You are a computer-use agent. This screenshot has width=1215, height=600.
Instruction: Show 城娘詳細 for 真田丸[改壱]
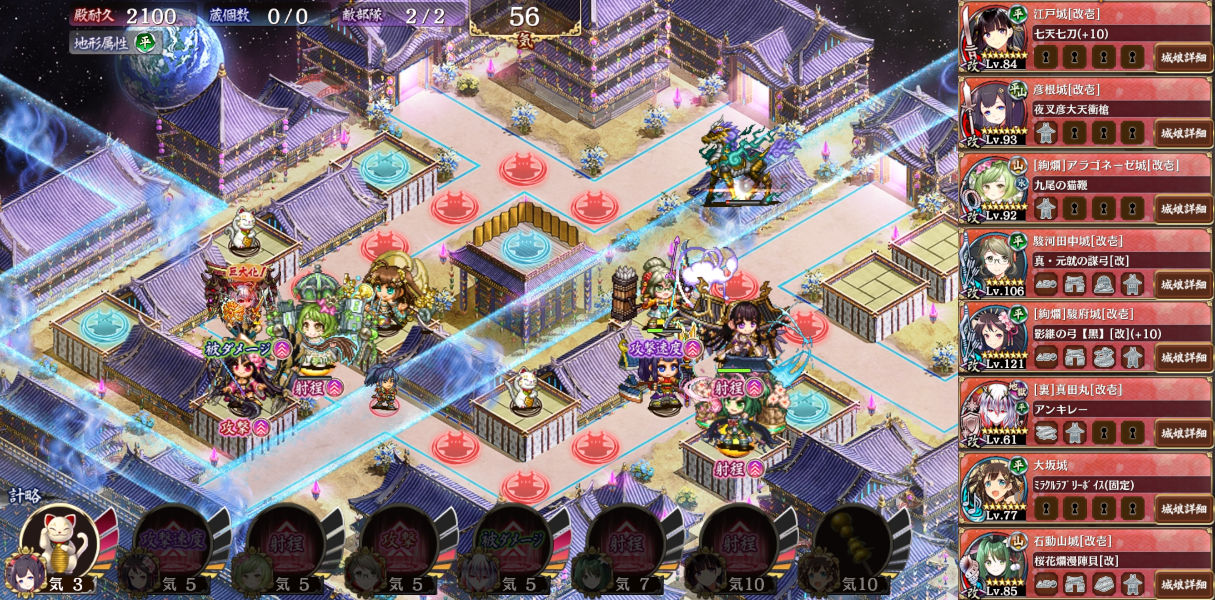click(1183, 433)
